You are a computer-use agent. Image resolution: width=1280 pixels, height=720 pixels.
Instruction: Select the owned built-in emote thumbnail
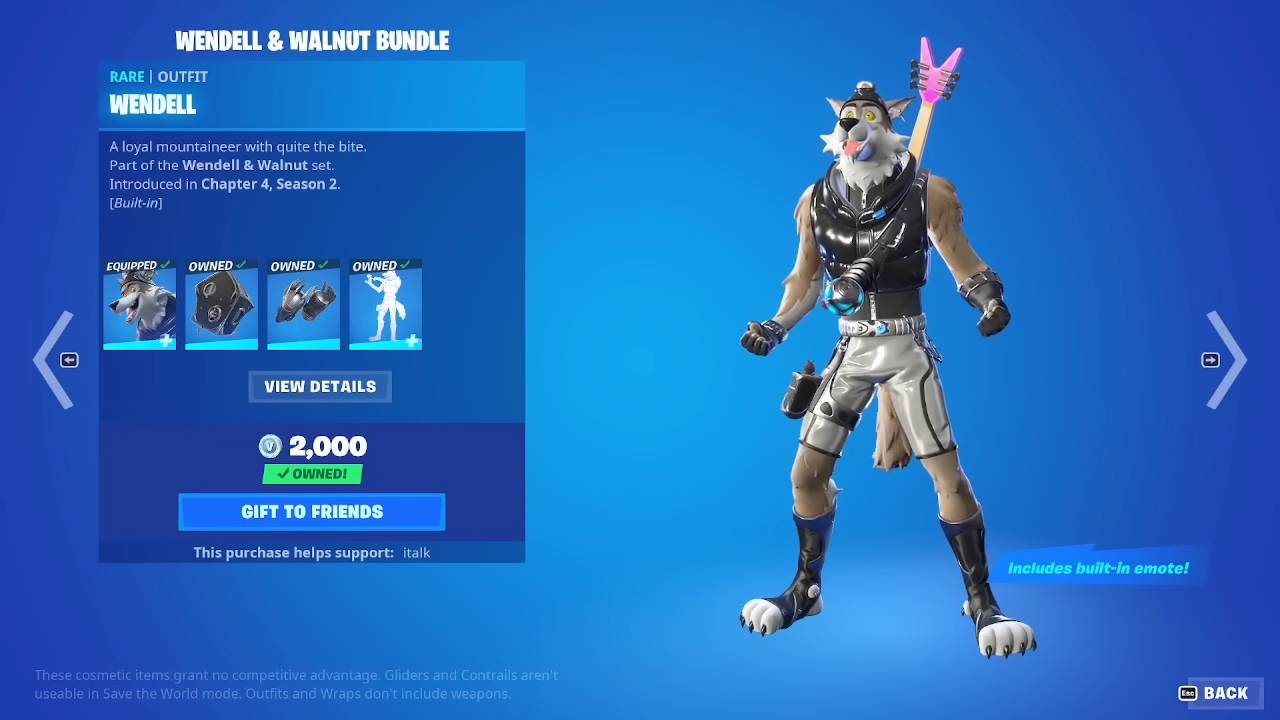click(385, 304)
